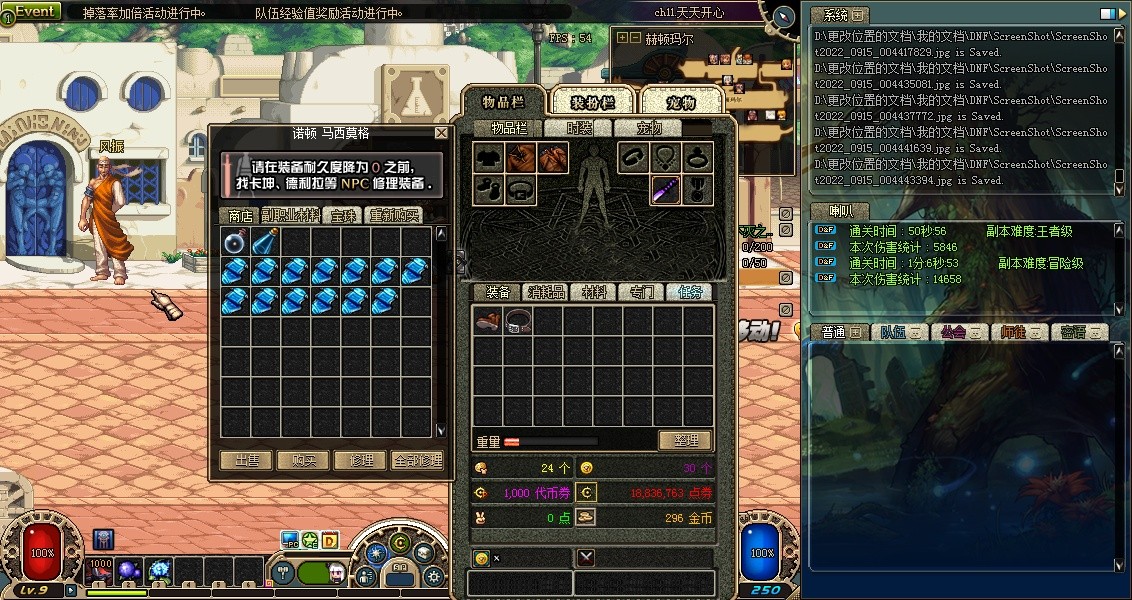This screenshot has width=1132, height=600.
Task: Choose the 修理 repair button
Action: click(x=361, y=460)
